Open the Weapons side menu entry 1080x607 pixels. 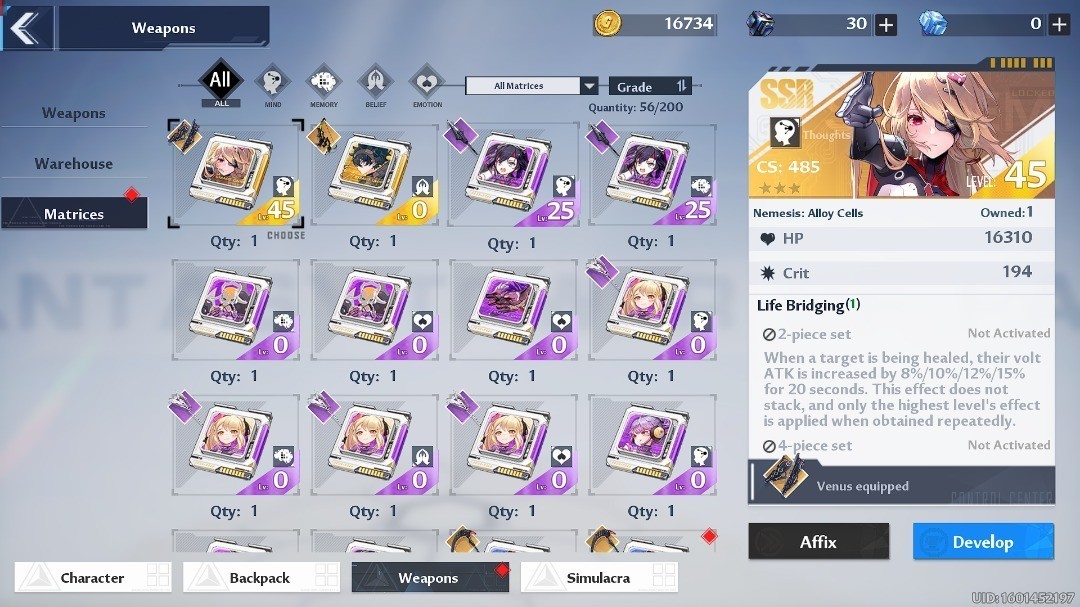tap(74, 113)
